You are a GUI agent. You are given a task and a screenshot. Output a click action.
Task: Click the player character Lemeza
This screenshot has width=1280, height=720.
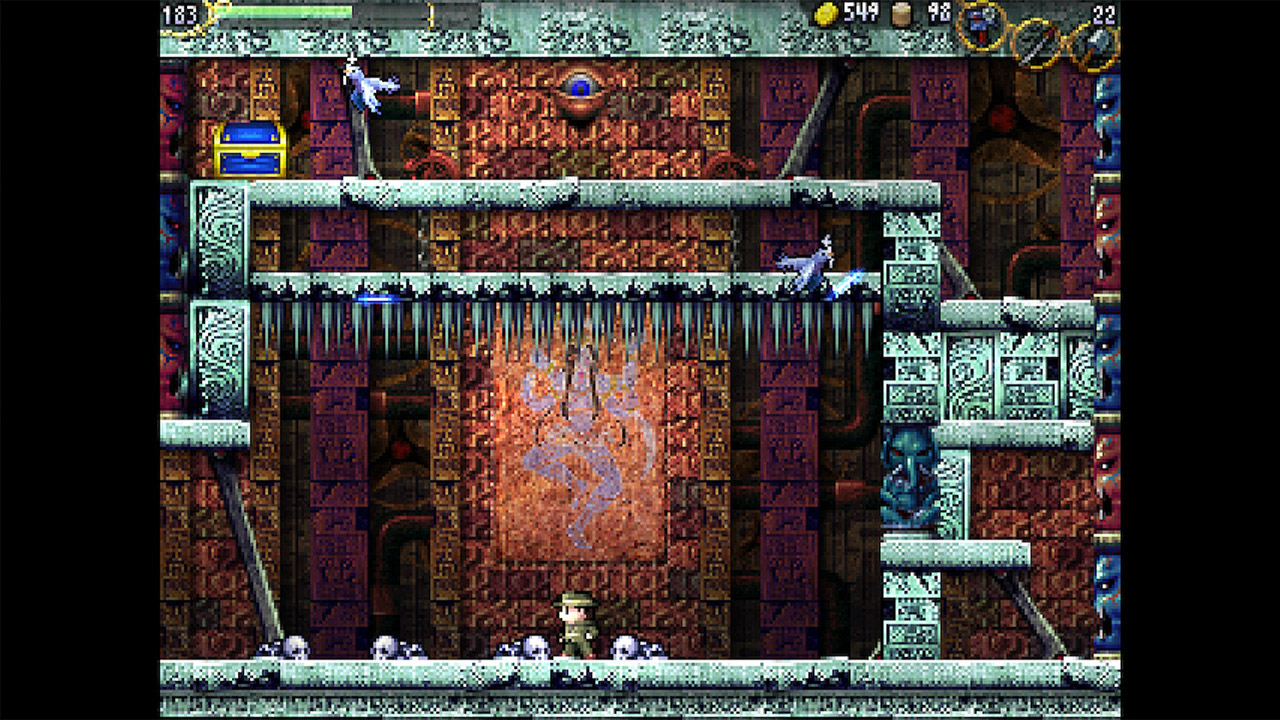tap(578, 625)
